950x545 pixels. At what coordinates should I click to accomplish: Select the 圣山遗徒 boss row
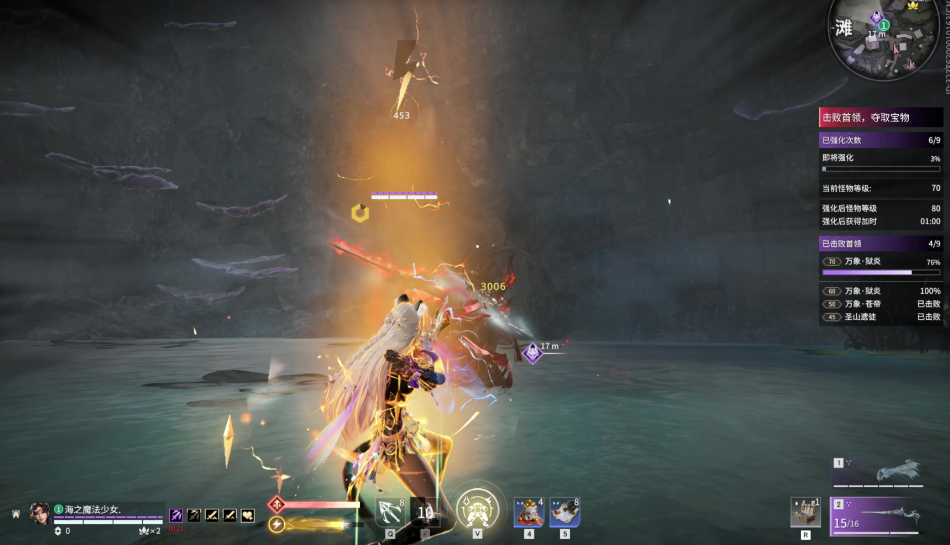(879, 316)
